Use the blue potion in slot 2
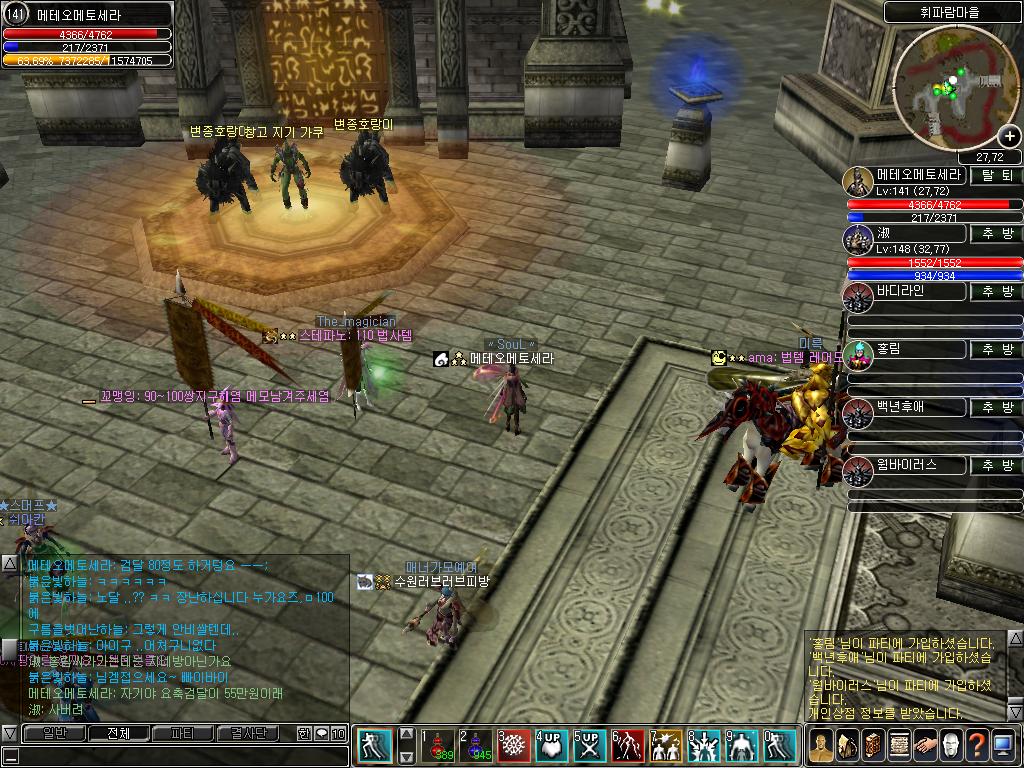Image resolution: width=1024 pixels, height=768 pixels. 477,746
